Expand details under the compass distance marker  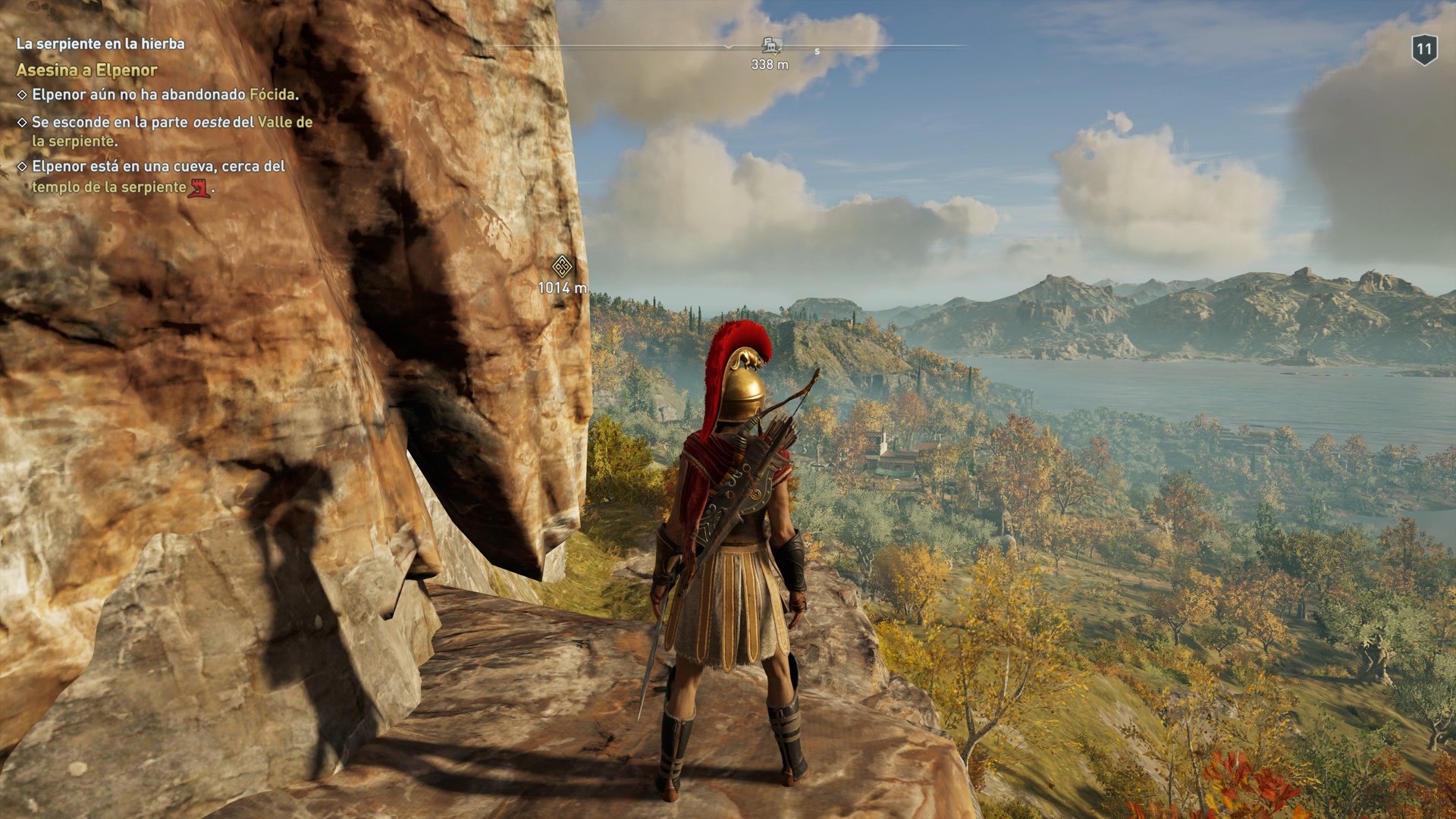[x=770, y=64]
